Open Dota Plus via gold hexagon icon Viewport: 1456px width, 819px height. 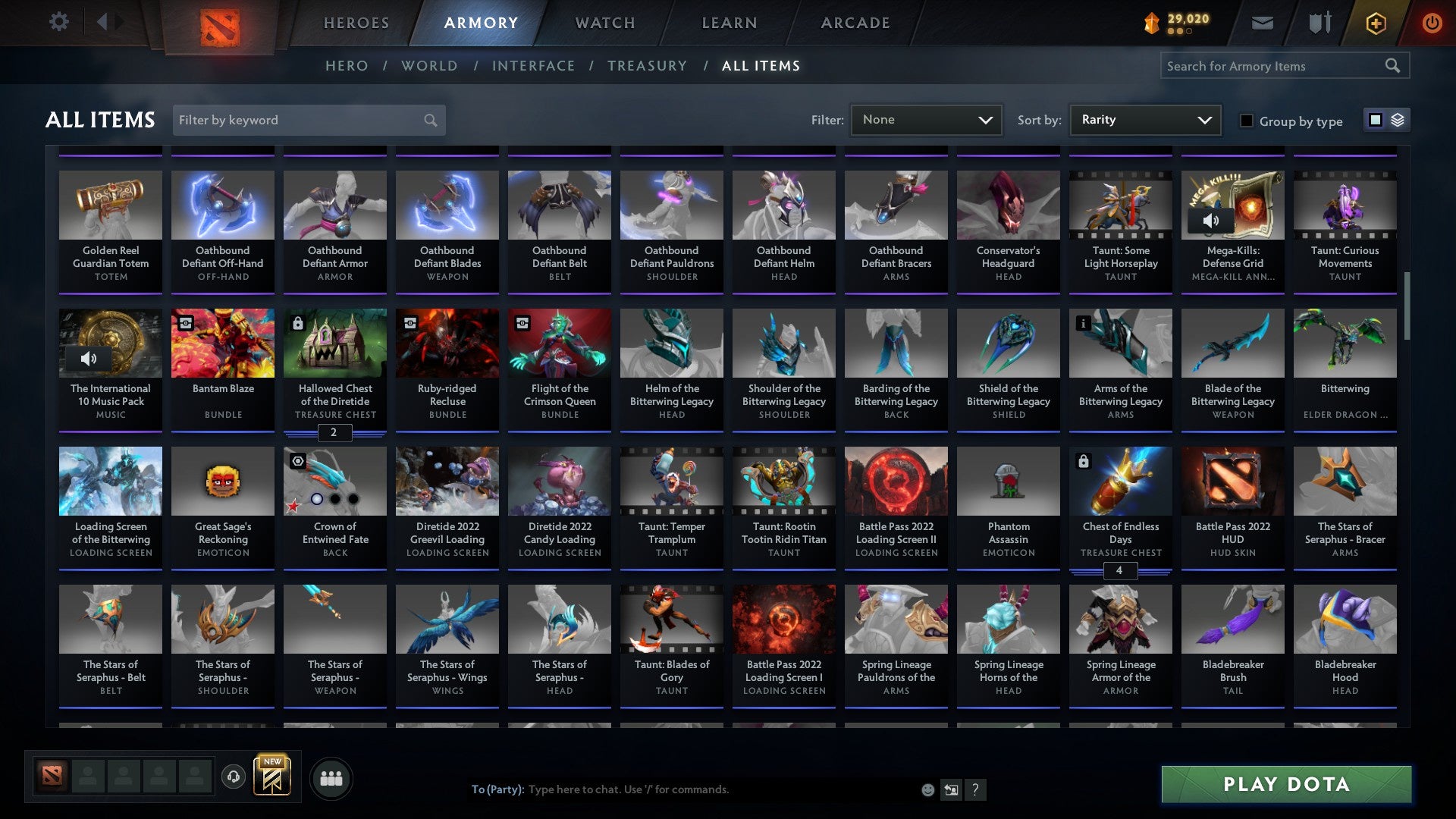pos(1376,23)
